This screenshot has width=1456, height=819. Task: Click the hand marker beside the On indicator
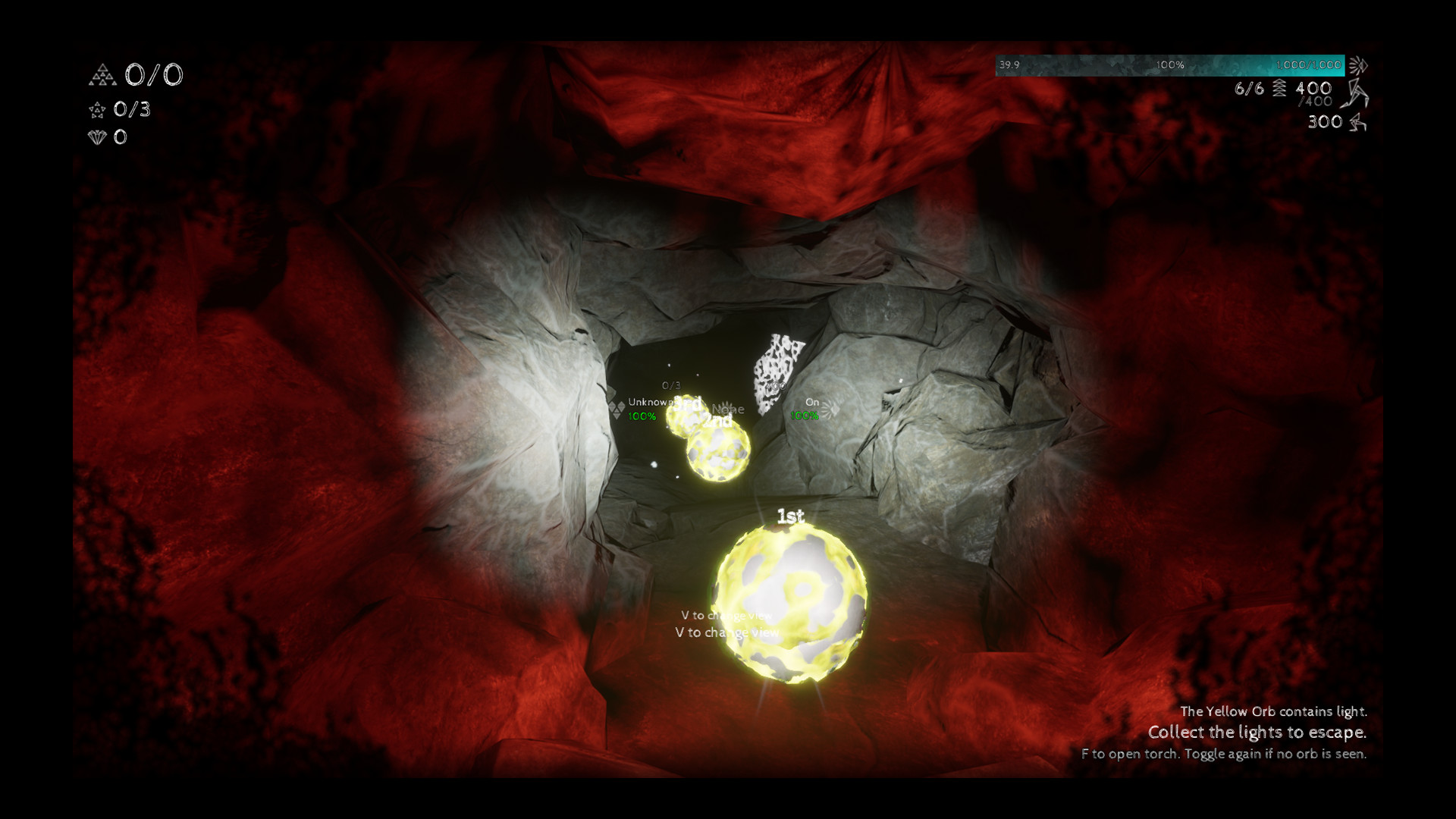tap(831, 410)
